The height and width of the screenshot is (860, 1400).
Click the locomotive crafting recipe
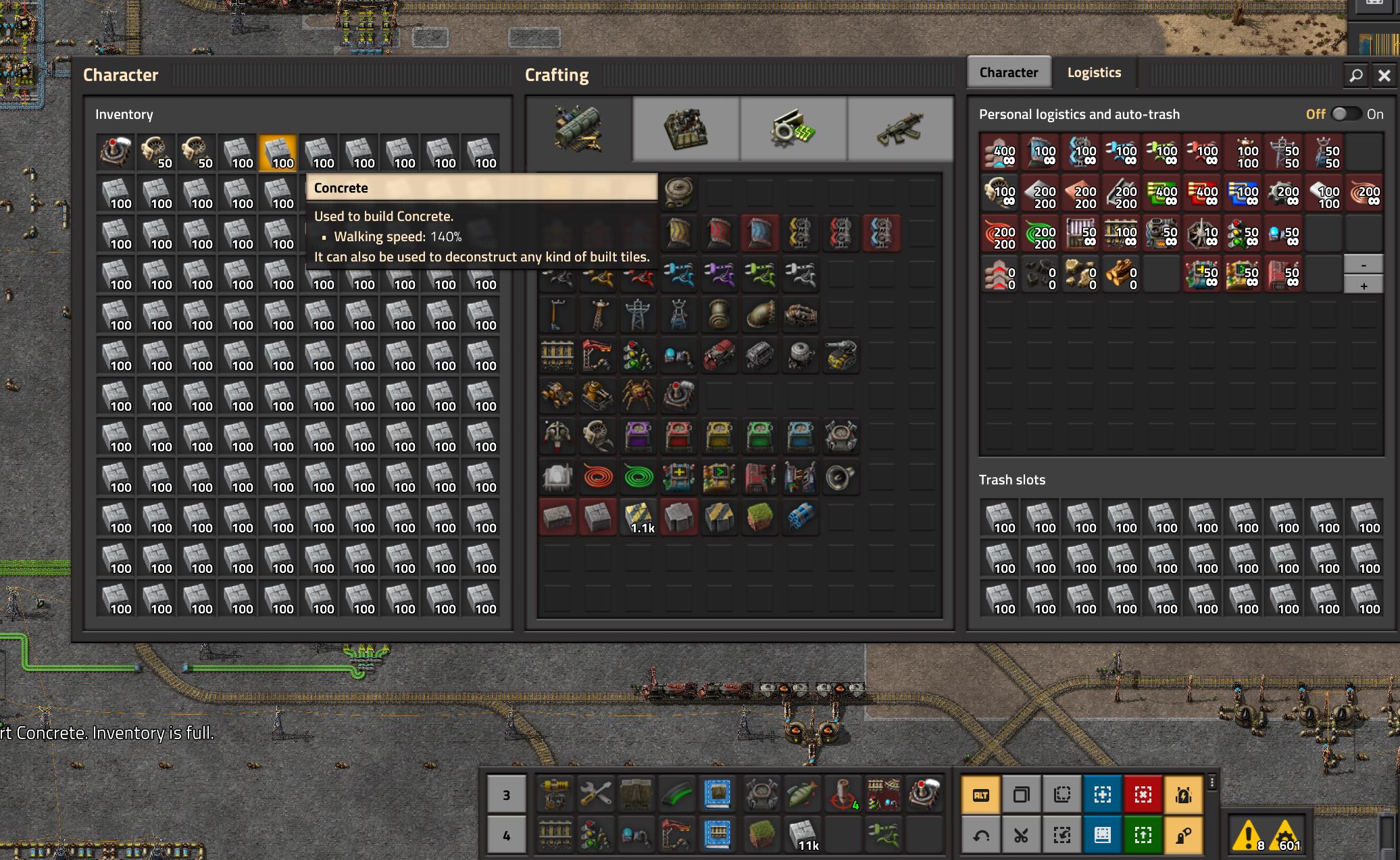(718, 356)
